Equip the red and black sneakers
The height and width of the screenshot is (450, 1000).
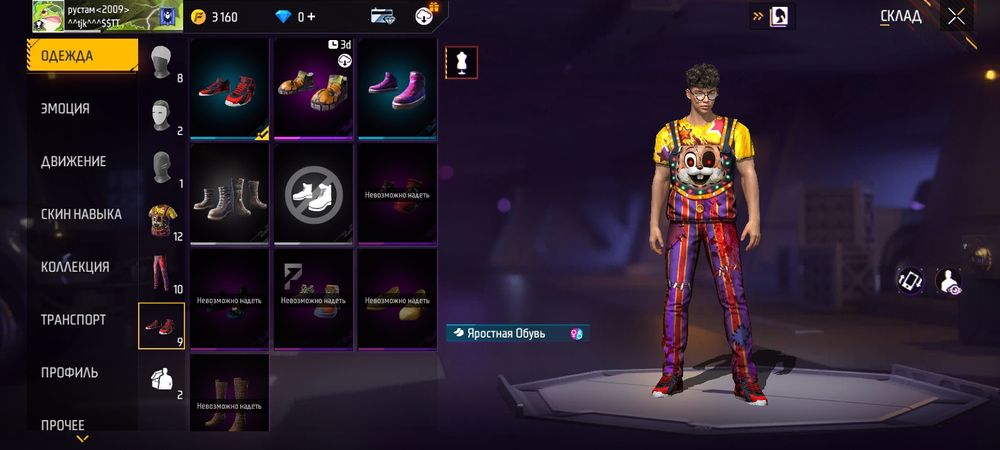(229, 88)
